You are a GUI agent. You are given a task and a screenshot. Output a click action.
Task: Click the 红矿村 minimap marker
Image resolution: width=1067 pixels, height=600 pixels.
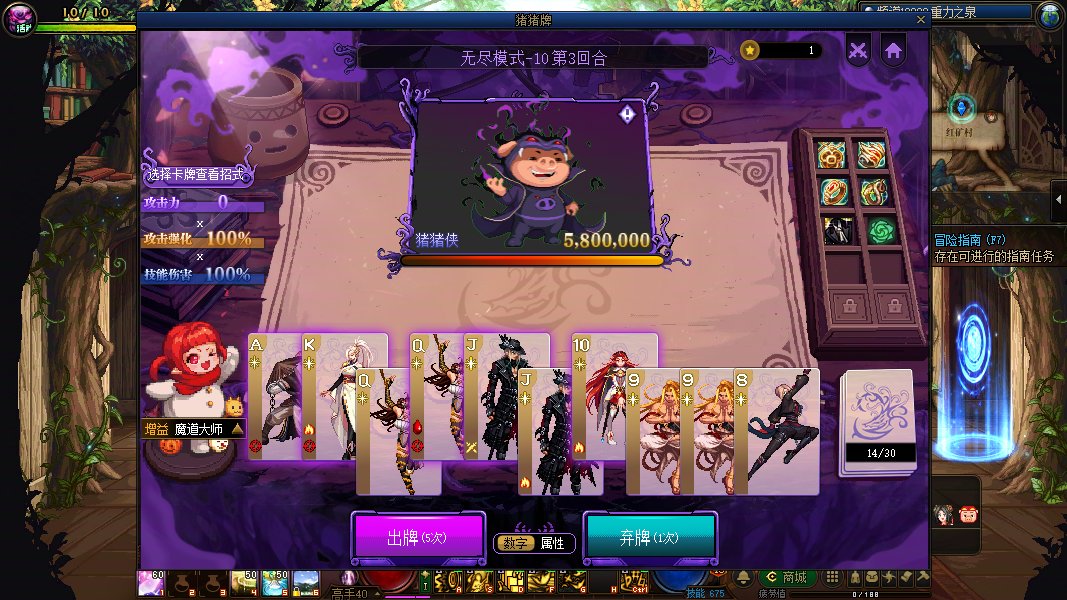pyautogui.click(x=962, y=108)
